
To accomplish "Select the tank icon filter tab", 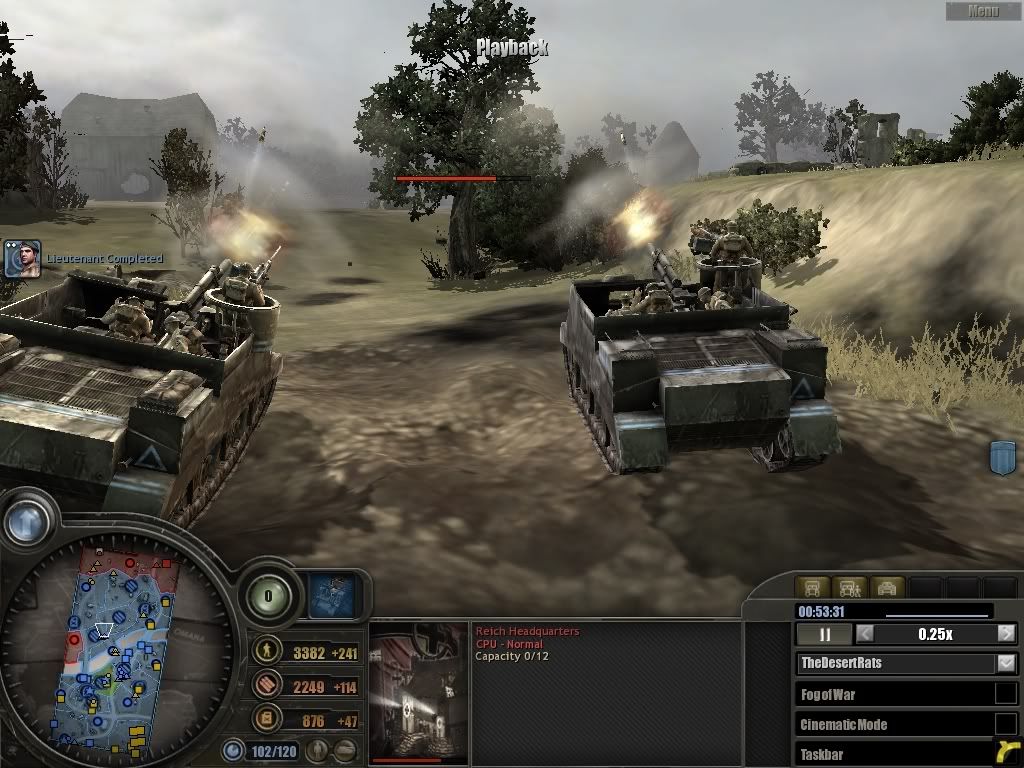I will [x=887, y=588].
